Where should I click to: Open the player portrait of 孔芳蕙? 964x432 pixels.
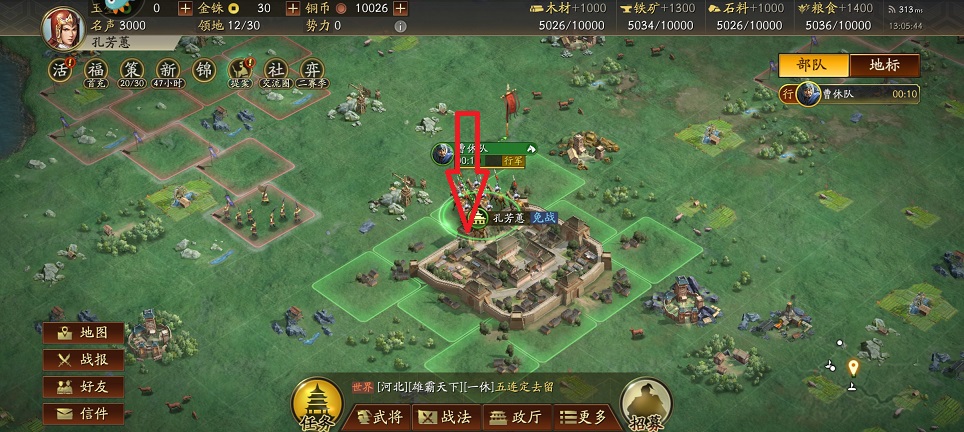click(x=62, y=25)
